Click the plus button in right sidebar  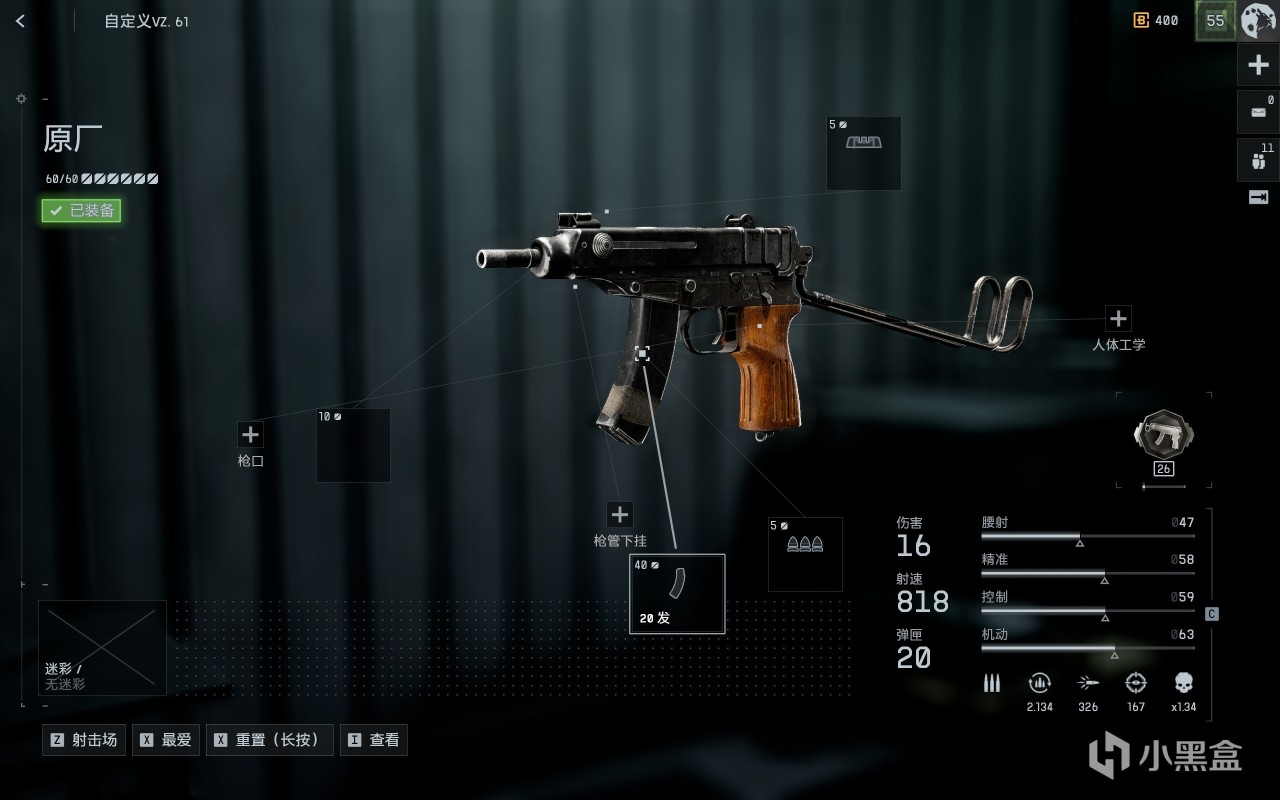point(1258,66)
